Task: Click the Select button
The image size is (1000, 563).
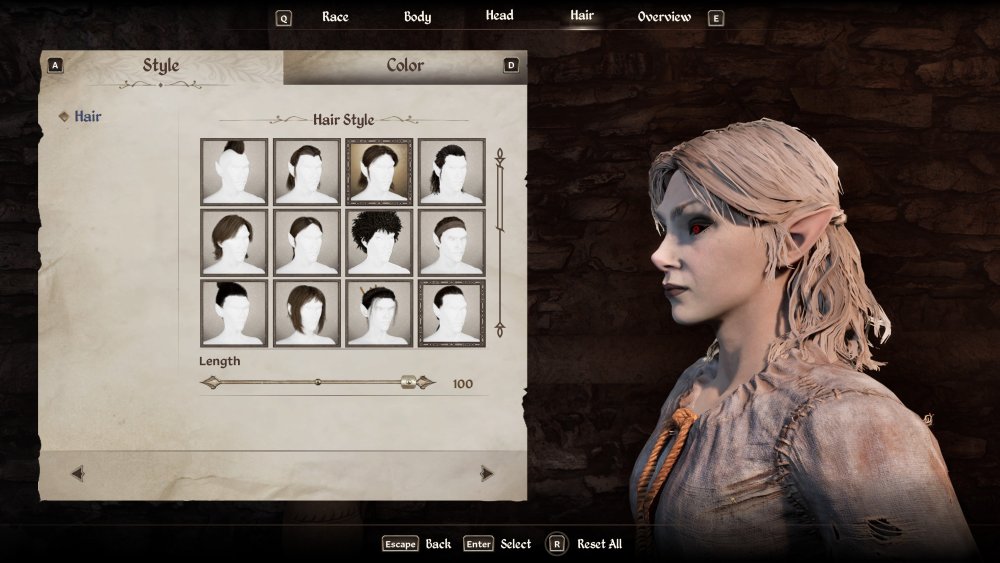Action: pyautogui.click(x=515, y=544)
